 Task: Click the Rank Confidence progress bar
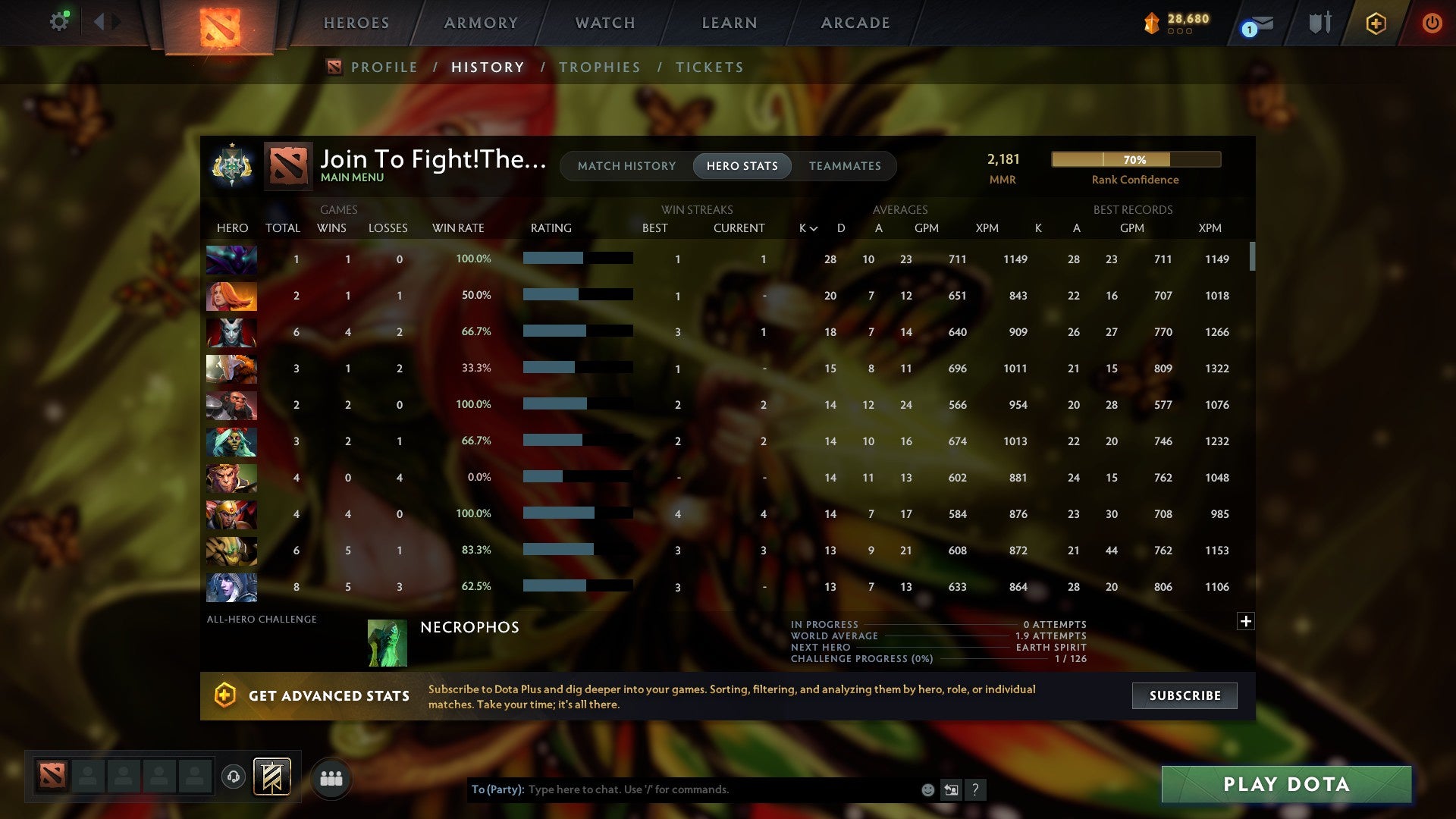(1135, 159)
